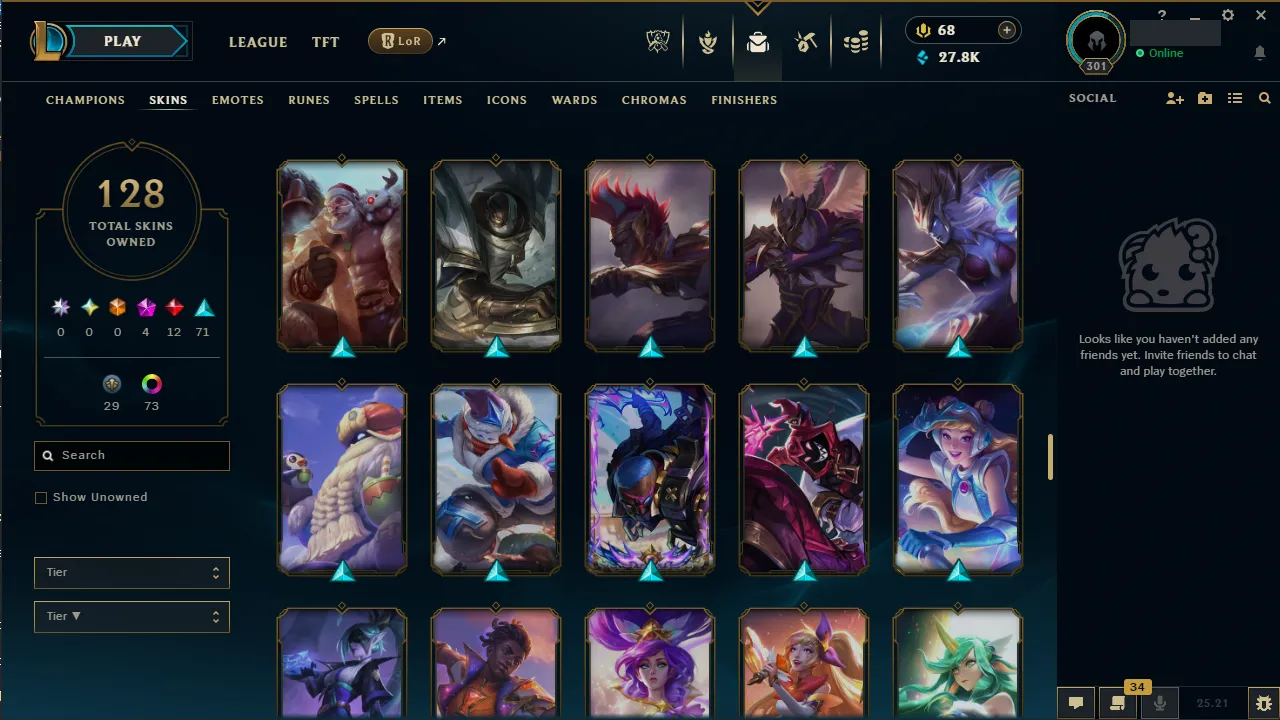Mute the voice chat microphone
This screenshot has width=1280, height=720.
coord(1160,703)
